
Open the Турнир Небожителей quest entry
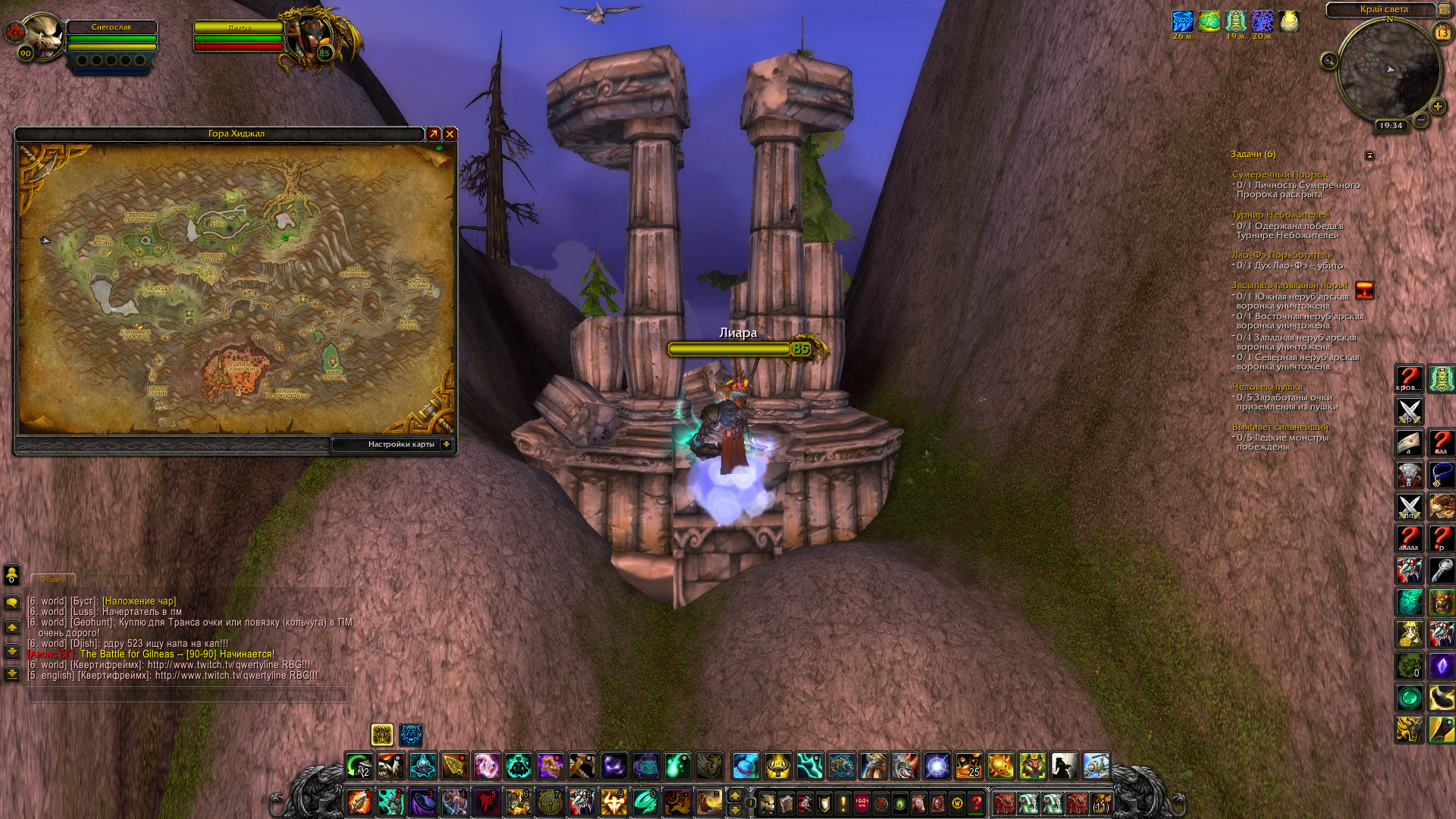(x=1280, y=215)
